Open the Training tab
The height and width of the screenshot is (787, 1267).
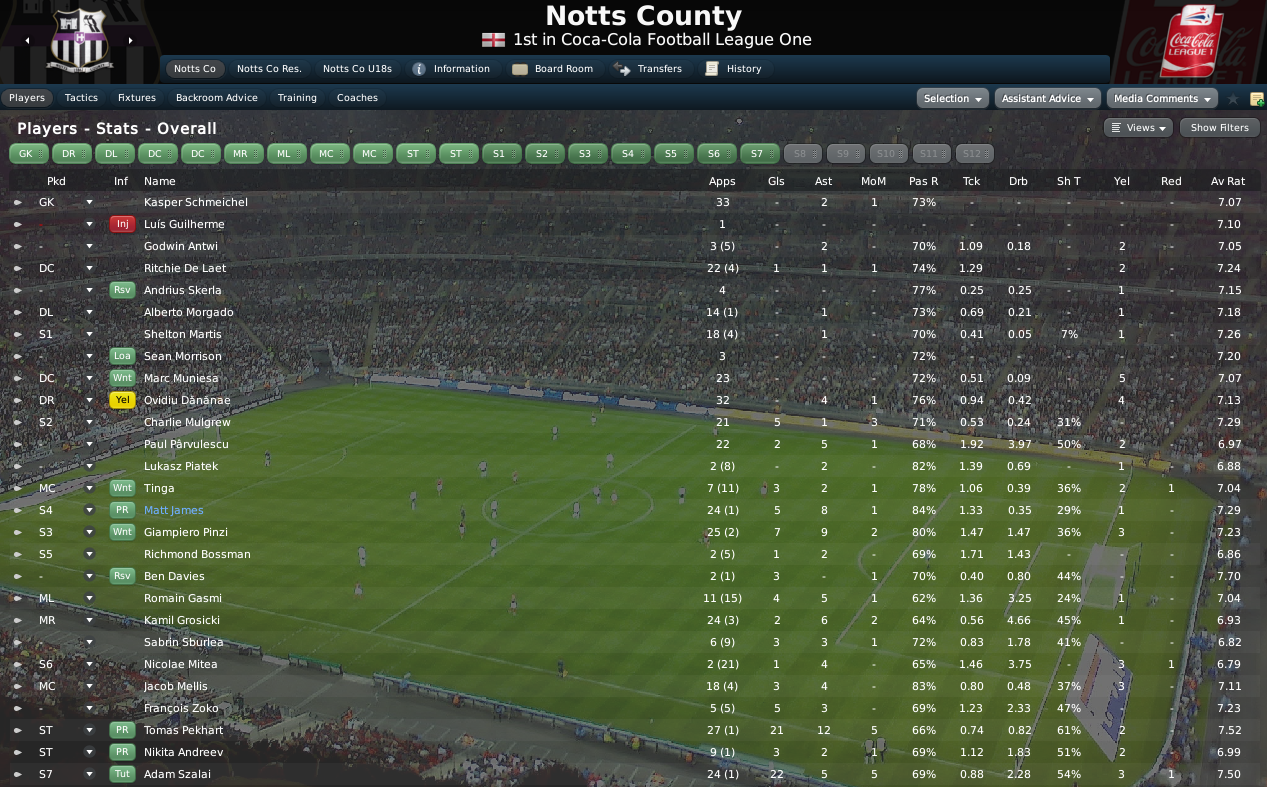tap(297, 98)
